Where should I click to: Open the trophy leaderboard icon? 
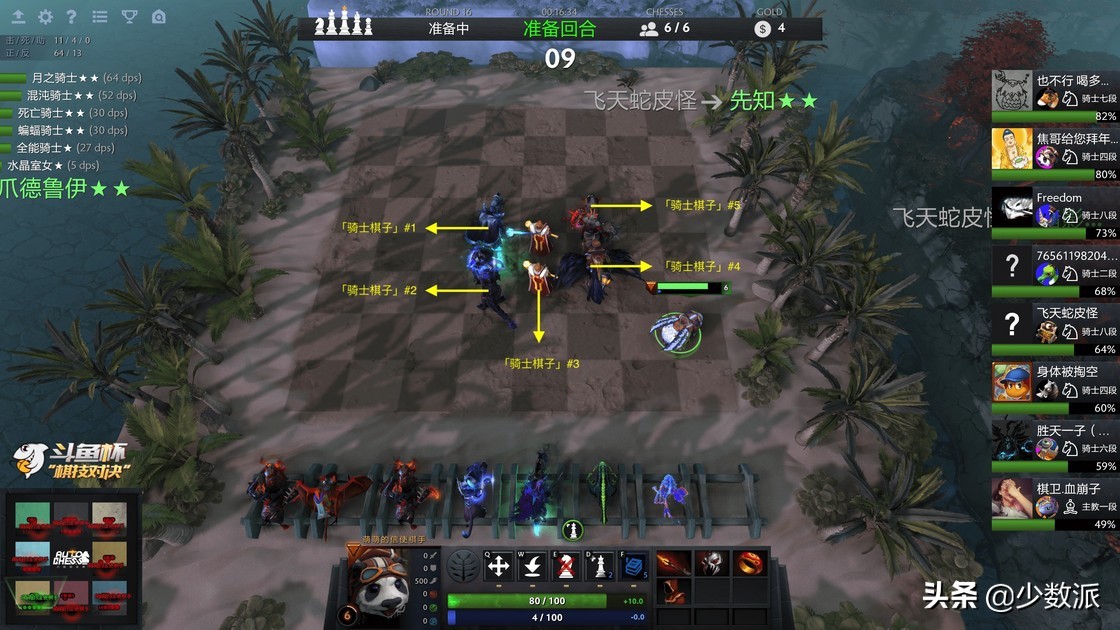129,17
